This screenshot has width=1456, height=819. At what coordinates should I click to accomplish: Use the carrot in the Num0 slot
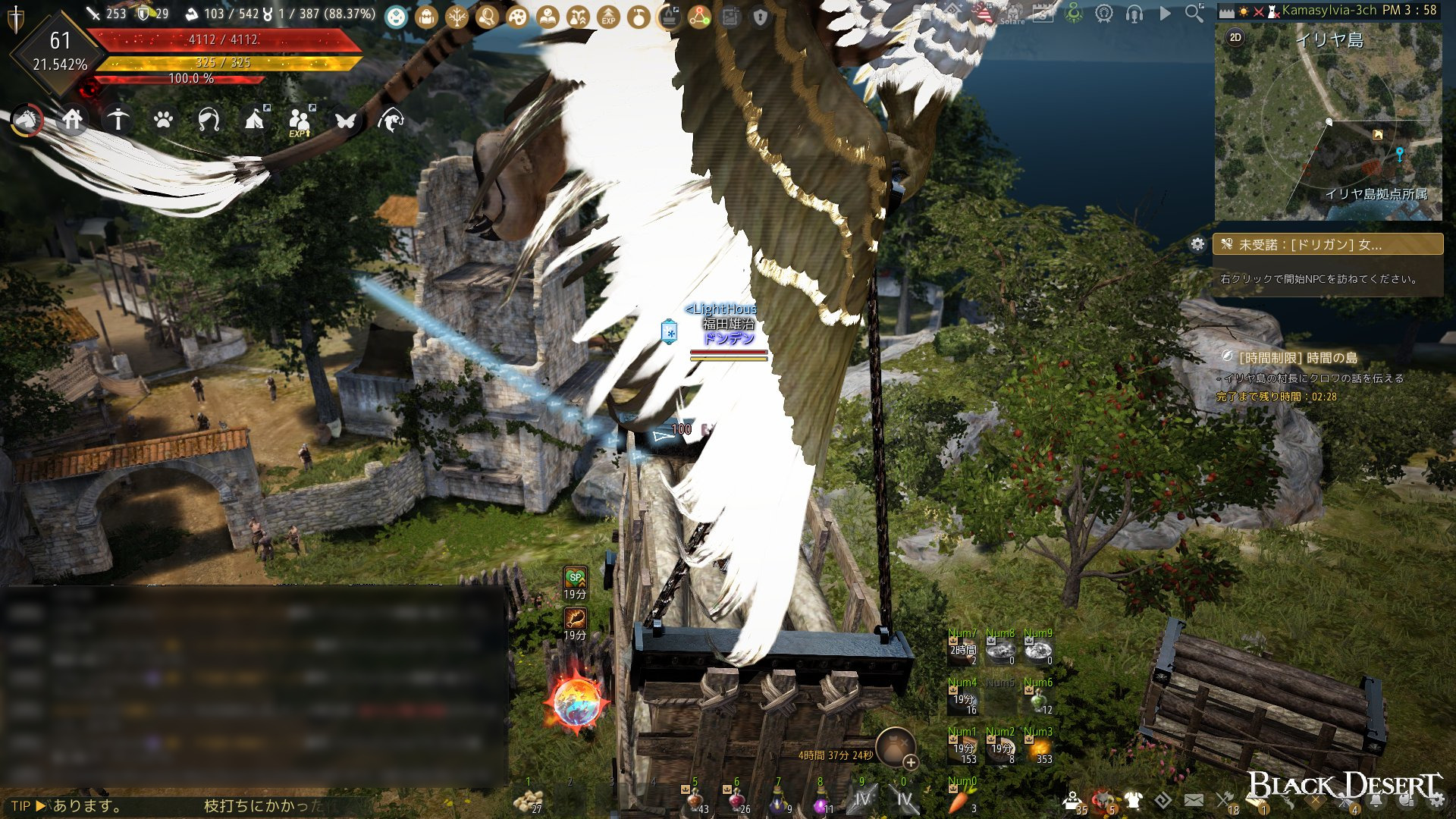click(960, 799)
